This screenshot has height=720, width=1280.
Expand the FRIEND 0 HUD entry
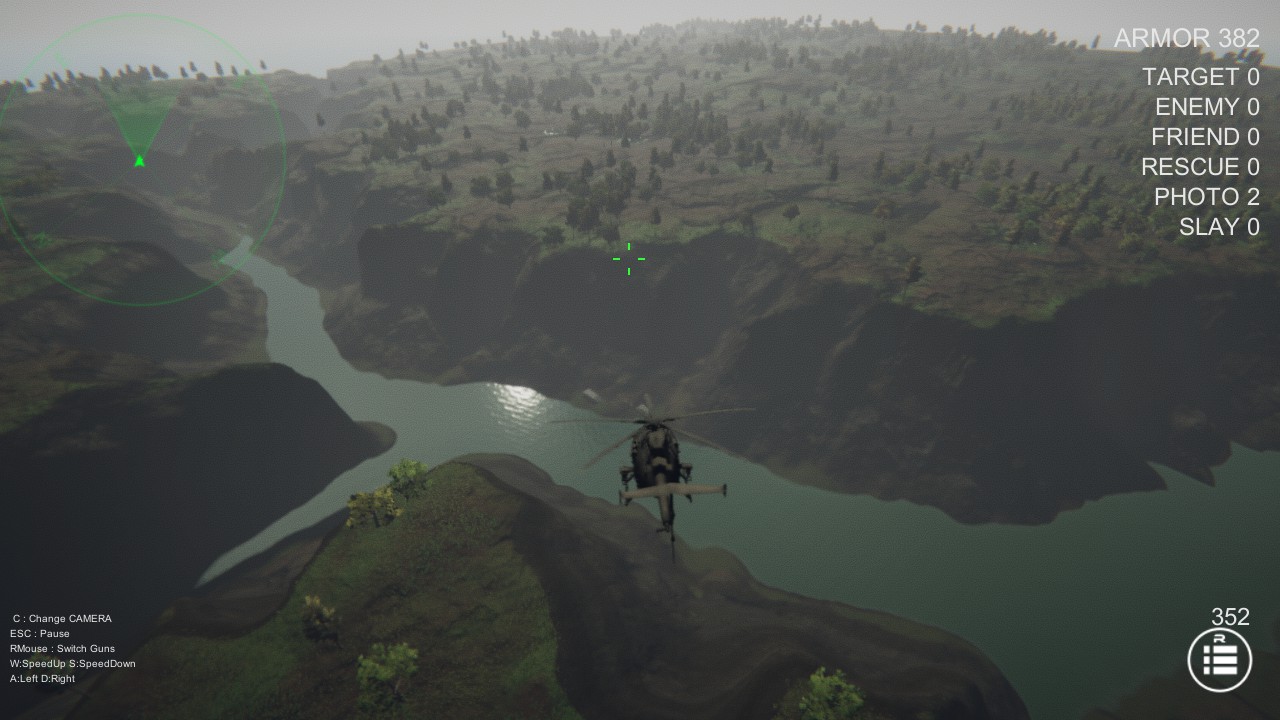(1206, 137)
